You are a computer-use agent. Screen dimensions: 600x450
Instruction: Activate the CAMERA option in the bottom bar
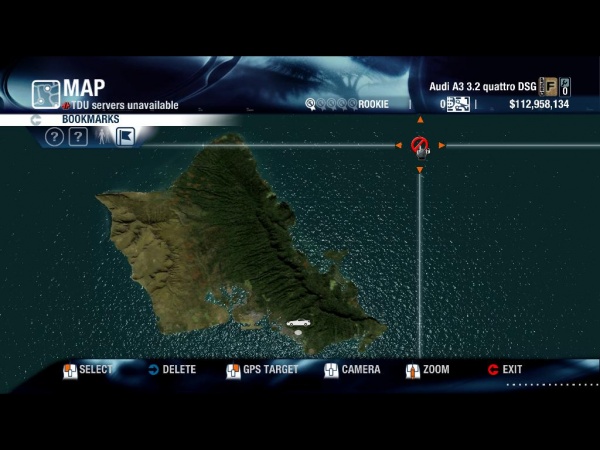pos(352,370)
